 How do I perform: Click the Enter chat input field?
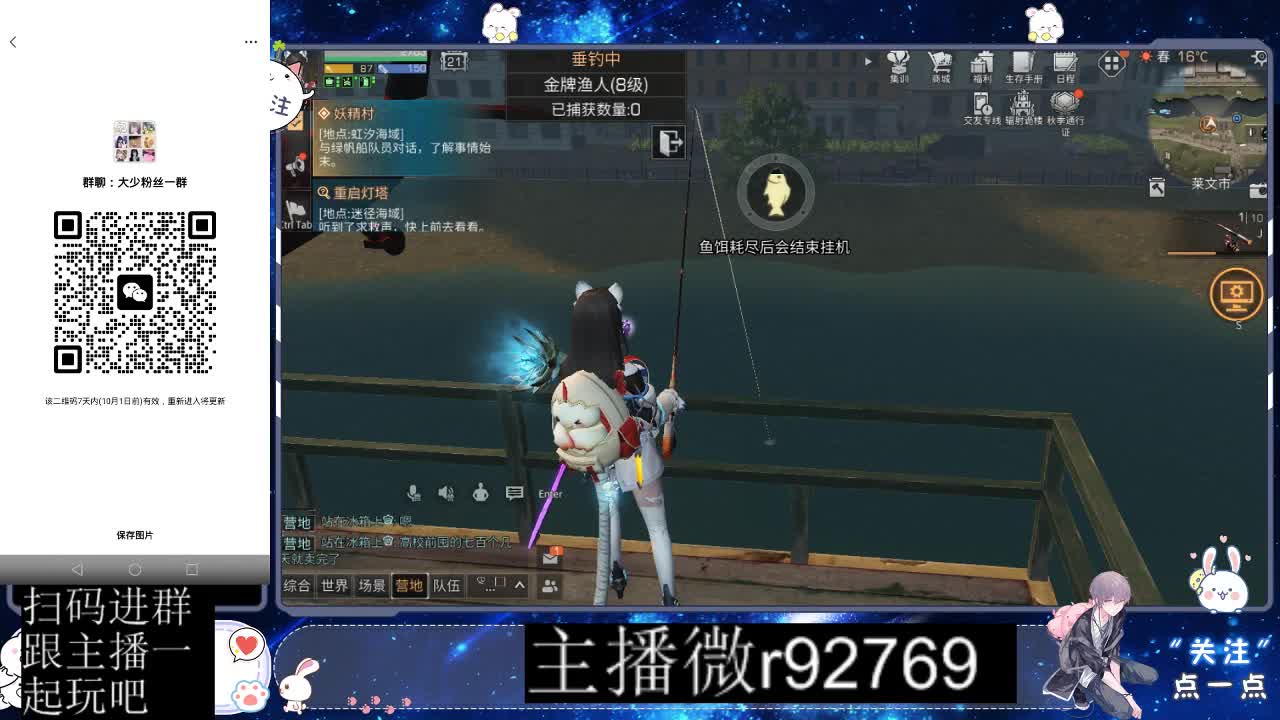pos(550,493)
